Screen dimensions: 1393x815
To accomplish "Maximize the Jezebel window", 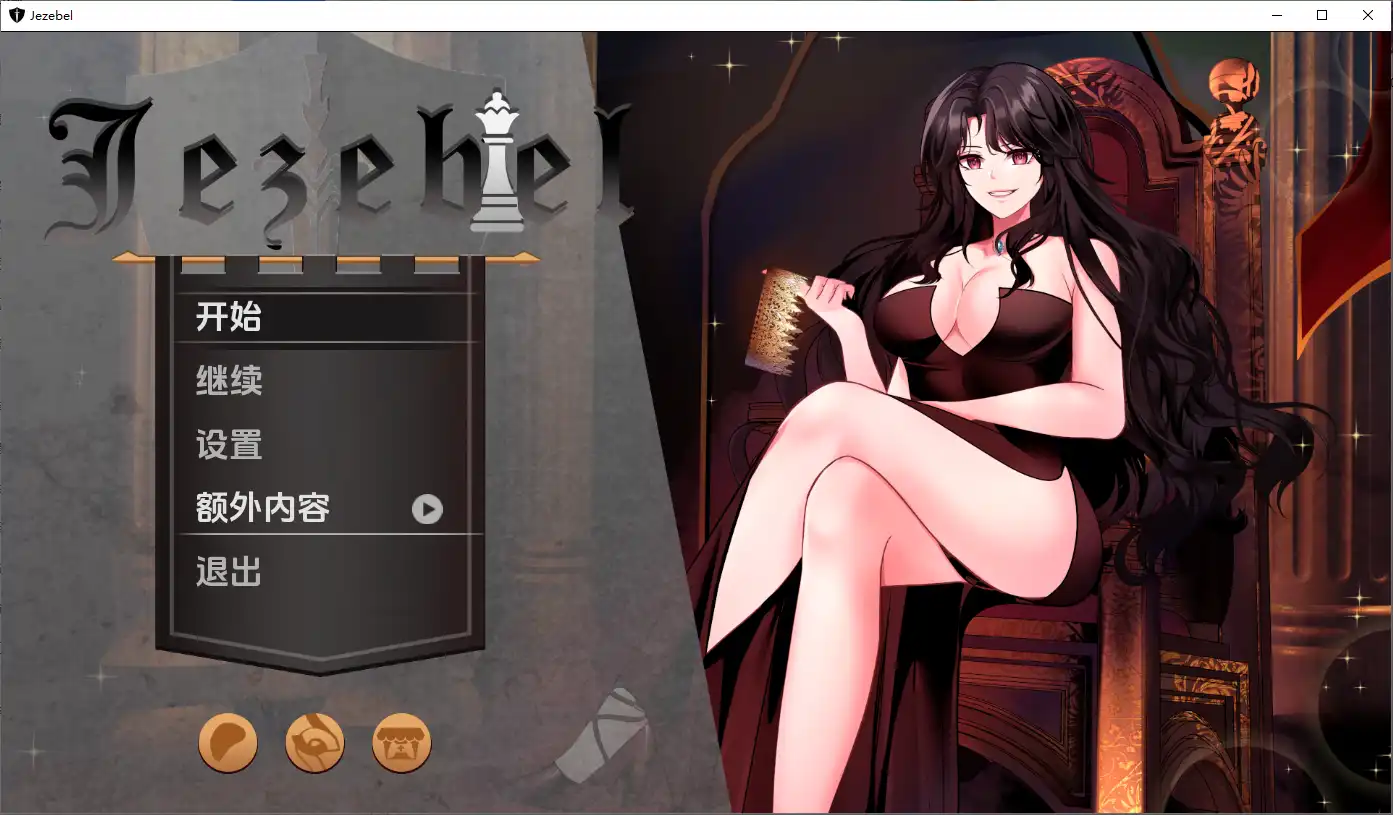I will click(1322, 15).
